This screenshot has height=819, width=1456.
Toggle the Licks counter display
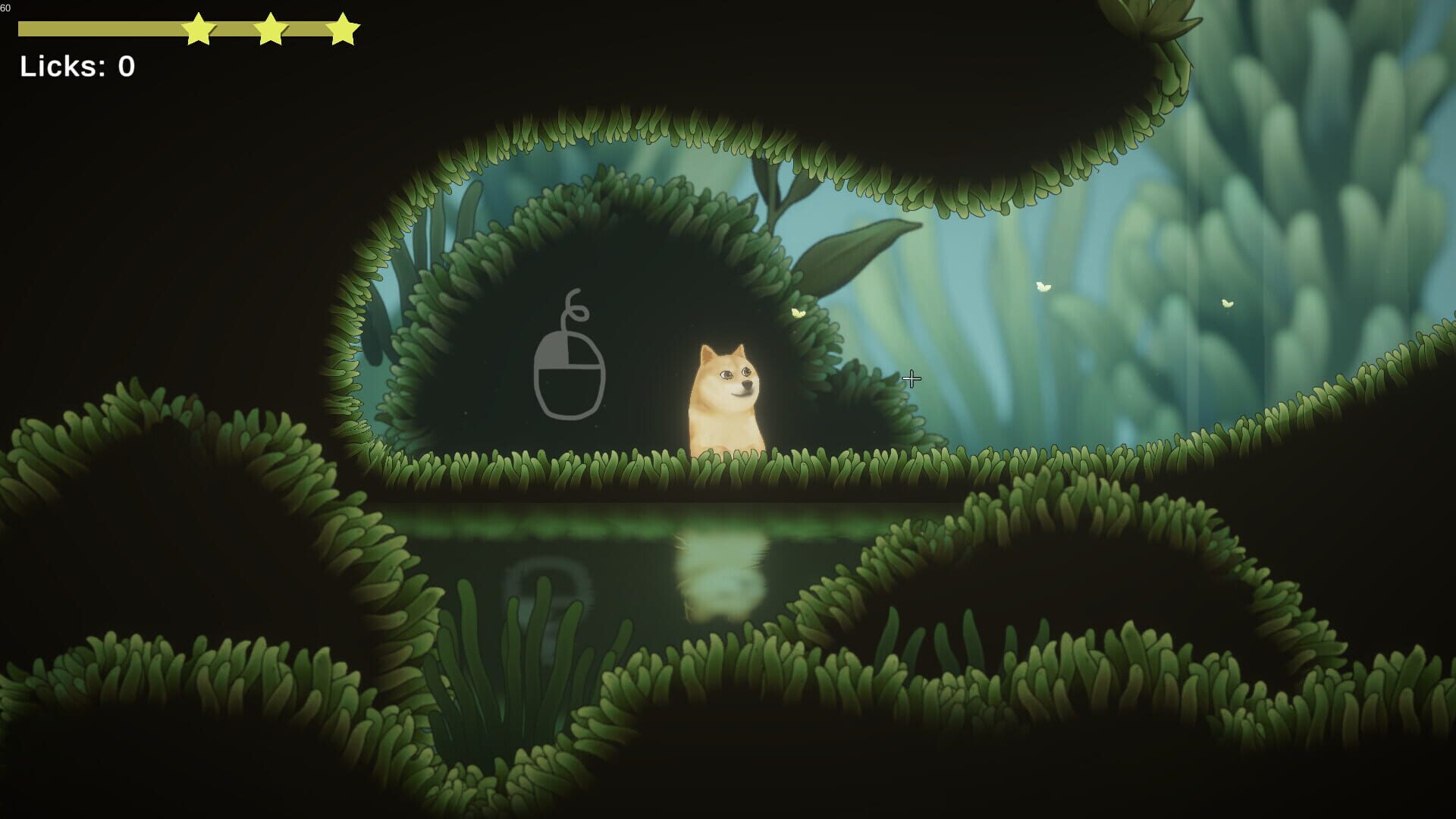[x=78, y=67]
